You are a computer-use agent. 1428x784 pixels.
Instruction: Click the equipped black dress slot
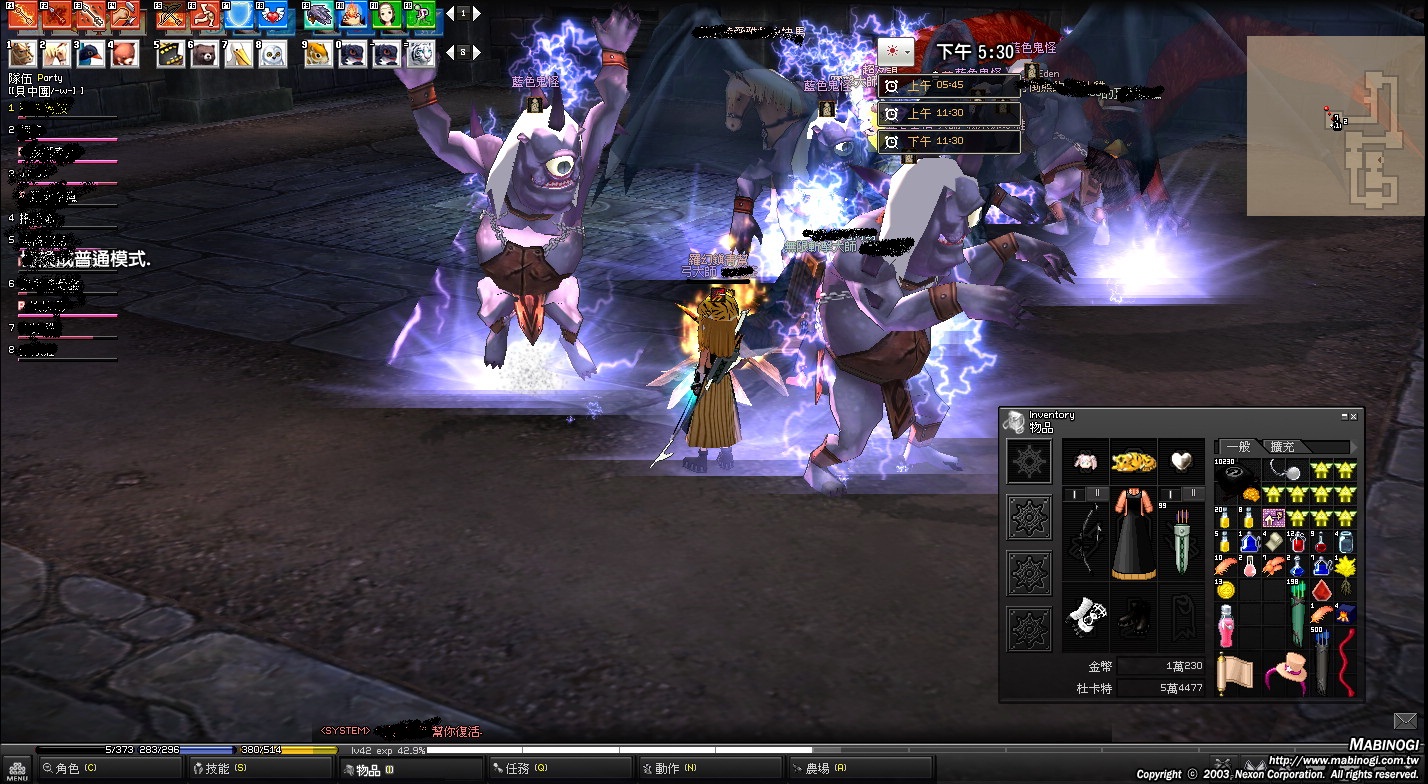[1134, 532]
